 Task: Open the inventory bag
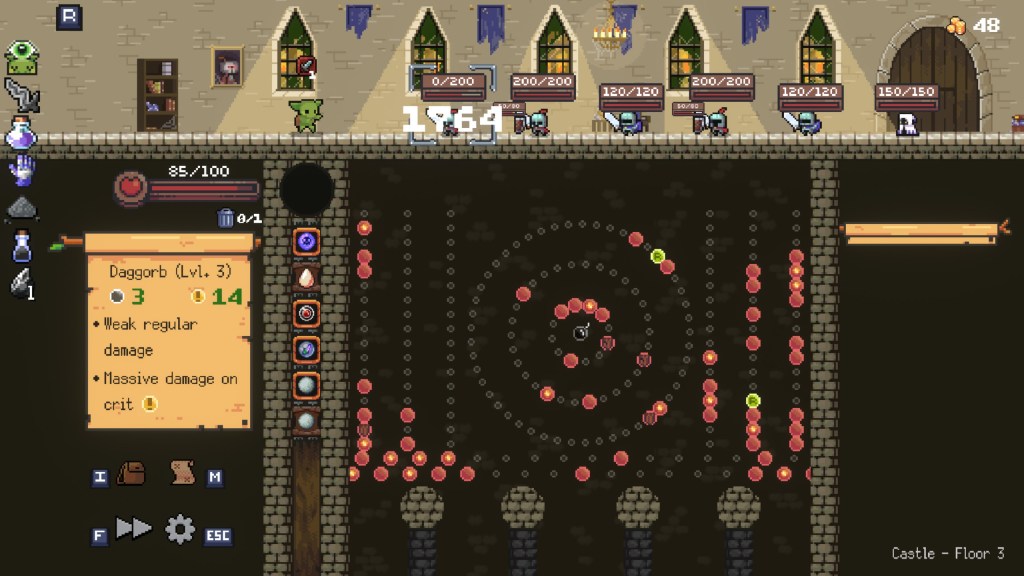click(131, 473)
